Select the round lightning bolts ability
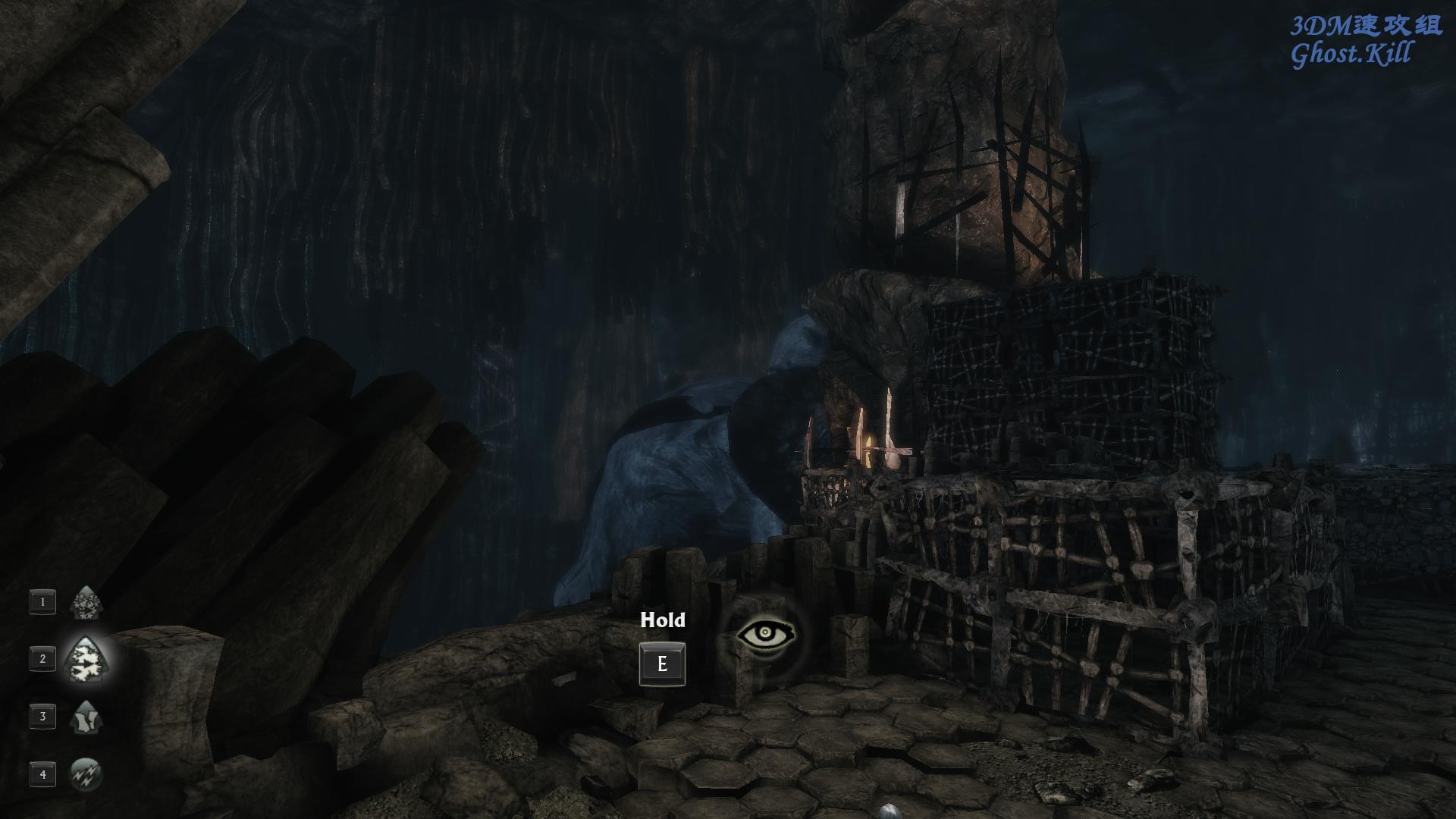The width and height of the screenshot is (1456, 819). [x=86, y=773]
